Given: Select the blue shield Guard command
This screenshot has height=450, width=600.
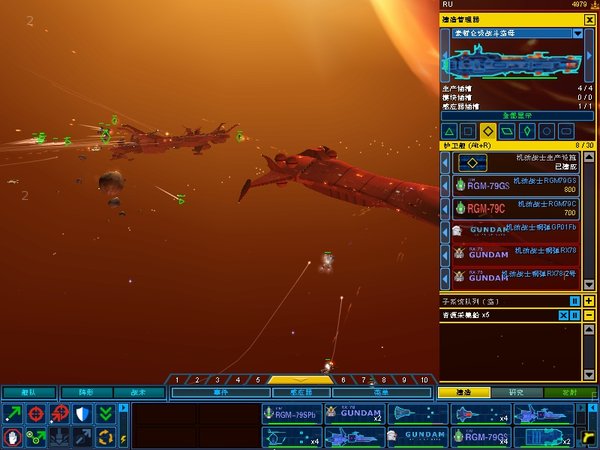Looking at the screenshot, I should pos(83,414).
